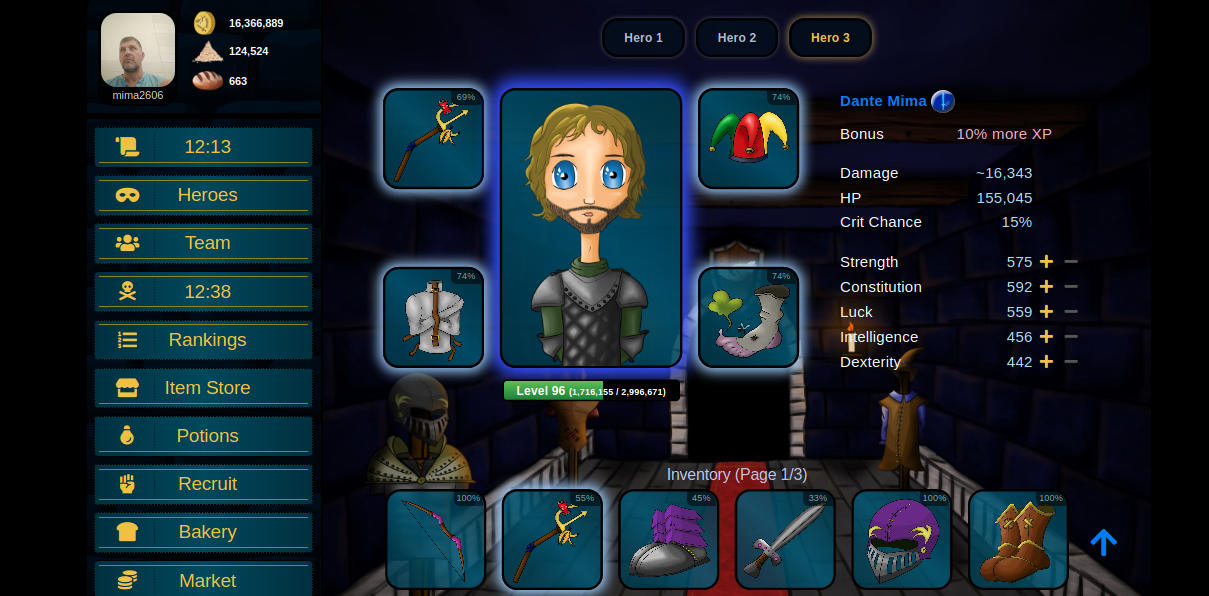The width and height of the screenshot is (1209, 596).
Task: Choose the steel sword in inventory
Action: (x=785, y=539)
